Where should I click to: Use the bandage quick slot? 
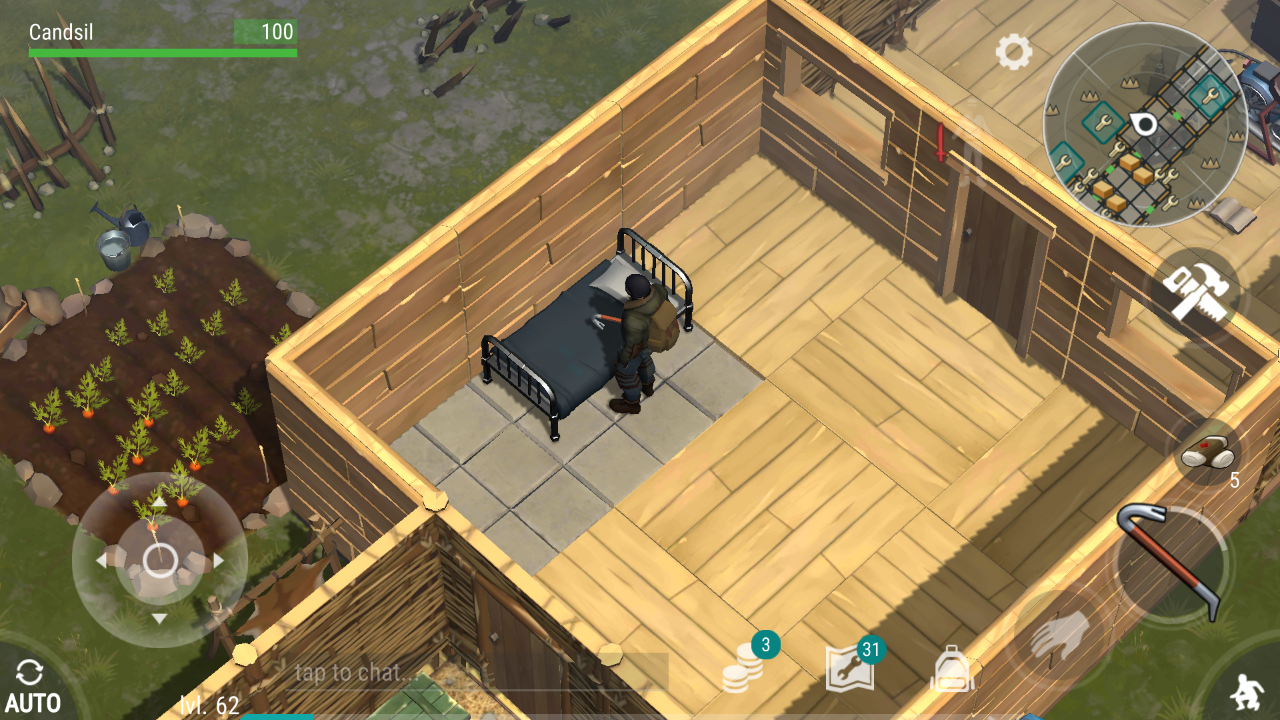pyautogui.click(x=1207, y=452)
